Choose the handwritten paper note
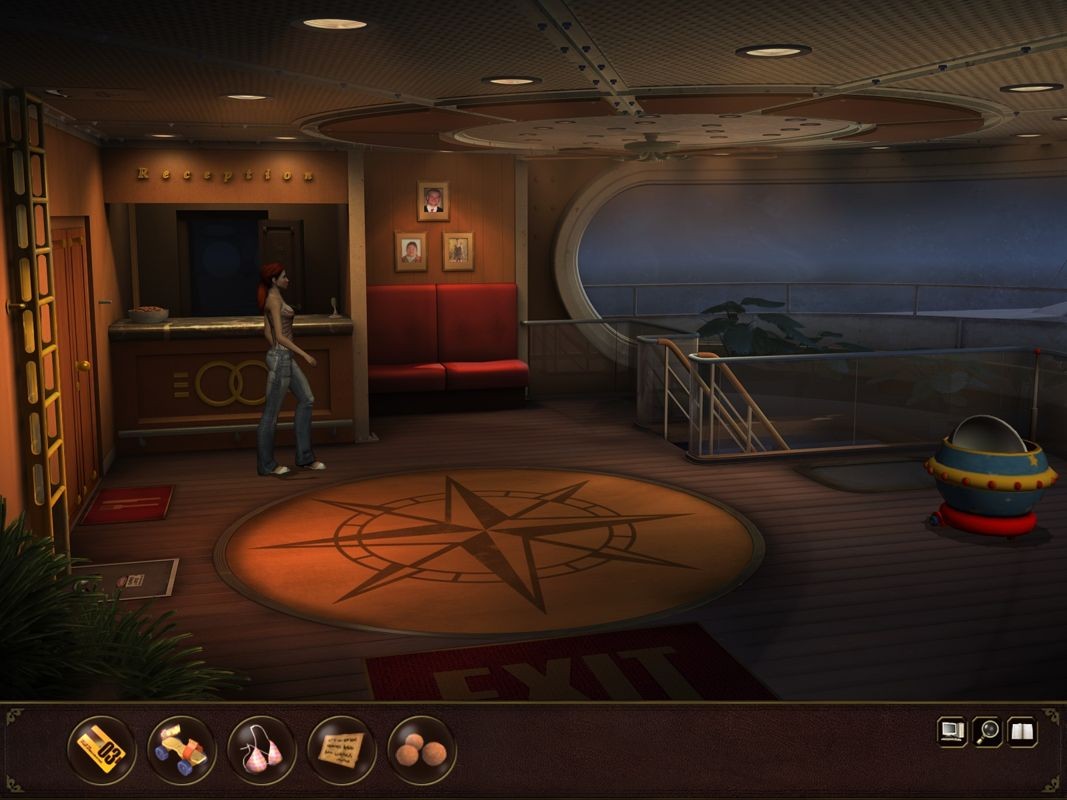This screenshot has height=800, width=1067. [x=341, y=750]
